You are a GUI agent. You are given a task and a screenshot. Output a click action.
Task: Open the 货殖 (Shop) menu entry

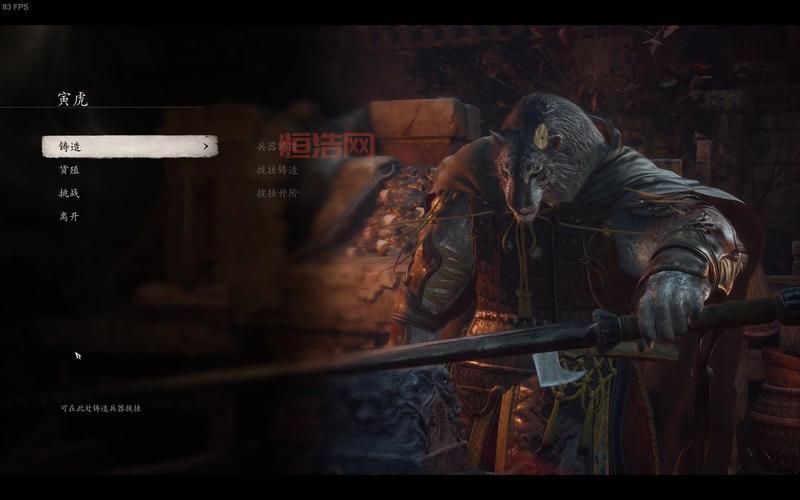coord(69,170)
